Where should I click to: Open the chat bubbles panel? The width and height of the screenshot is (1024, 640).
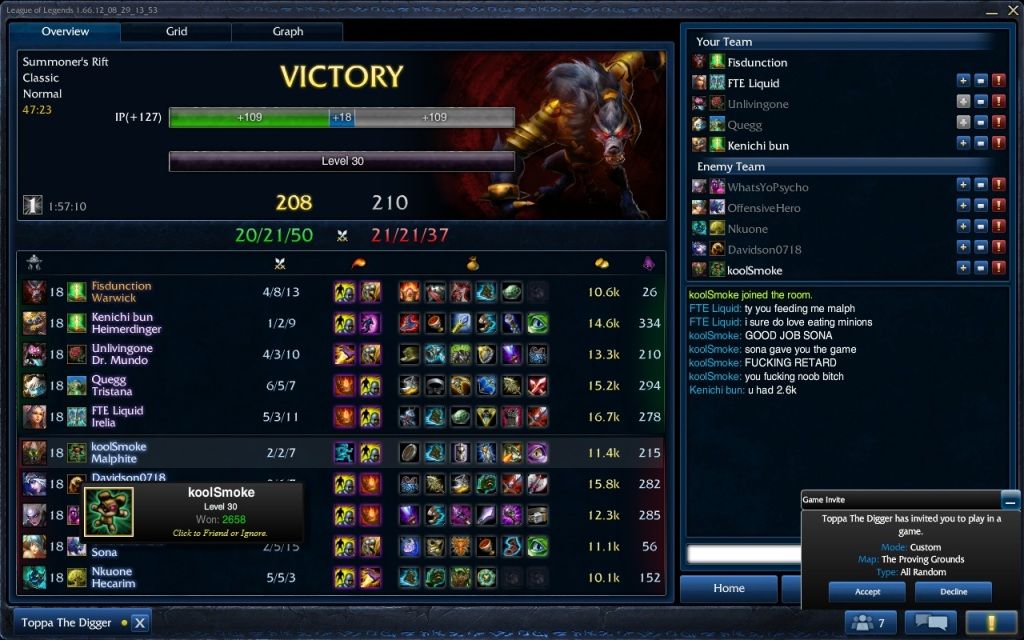[x=930, y=623]
